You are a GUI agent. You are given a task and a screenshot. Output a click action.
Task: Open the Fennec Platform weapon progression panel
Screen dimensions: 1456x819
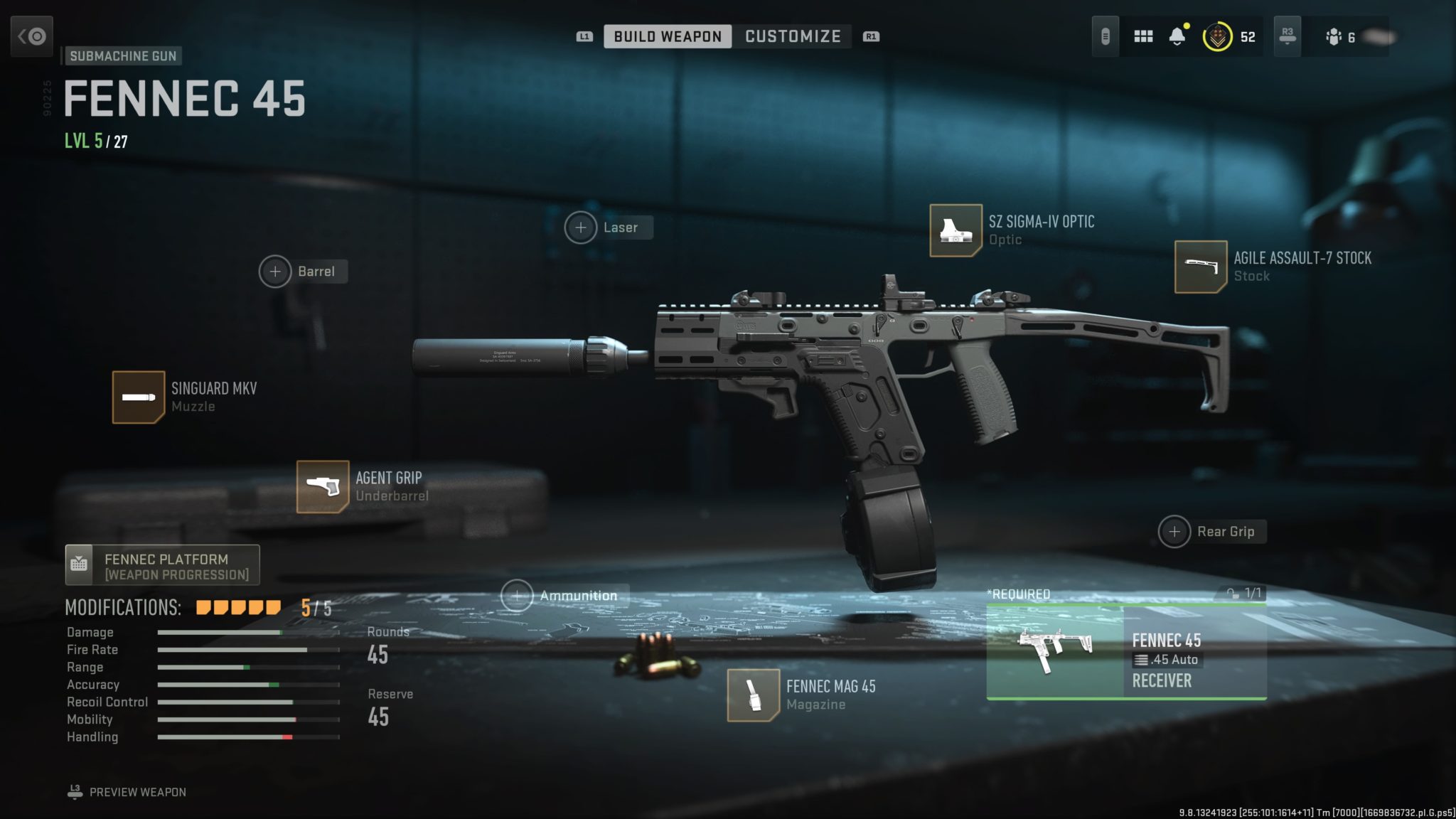click(x=162, y=564)
